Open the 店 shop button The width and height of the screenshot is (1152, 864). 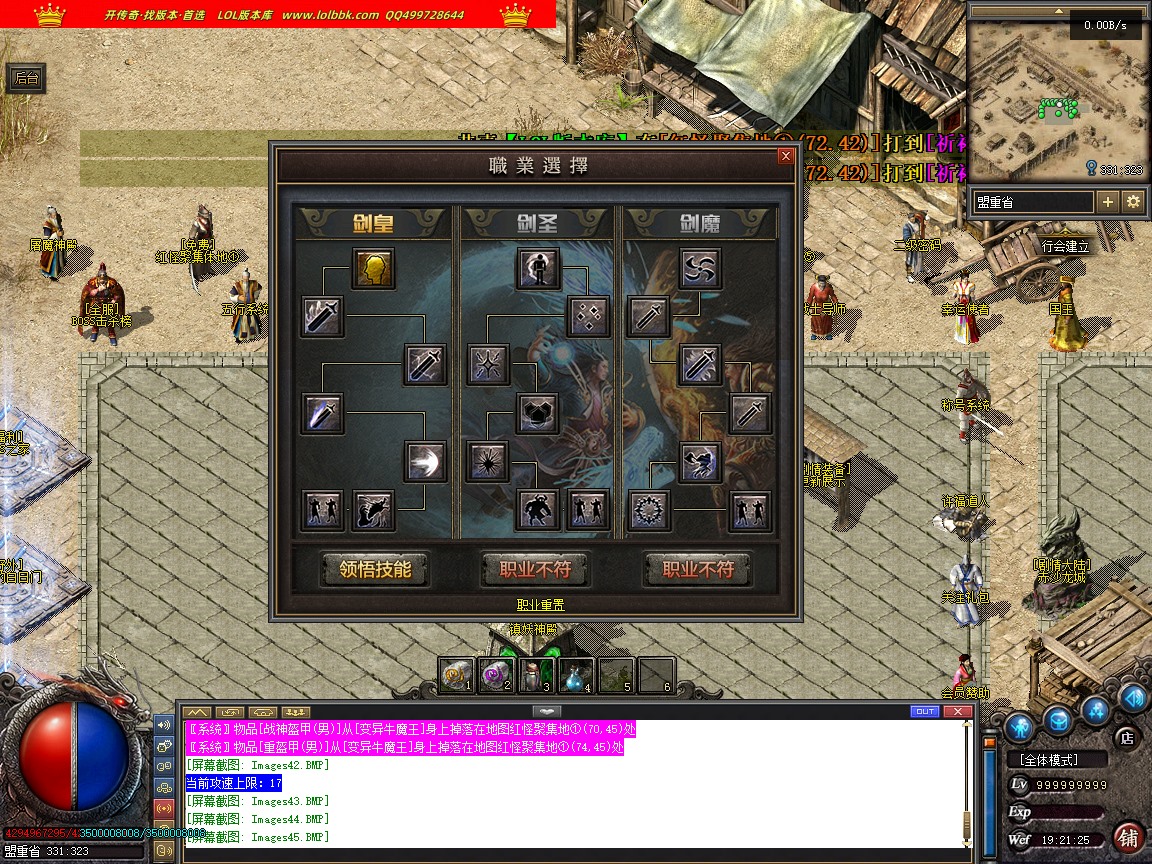(x=1127, y=737)
